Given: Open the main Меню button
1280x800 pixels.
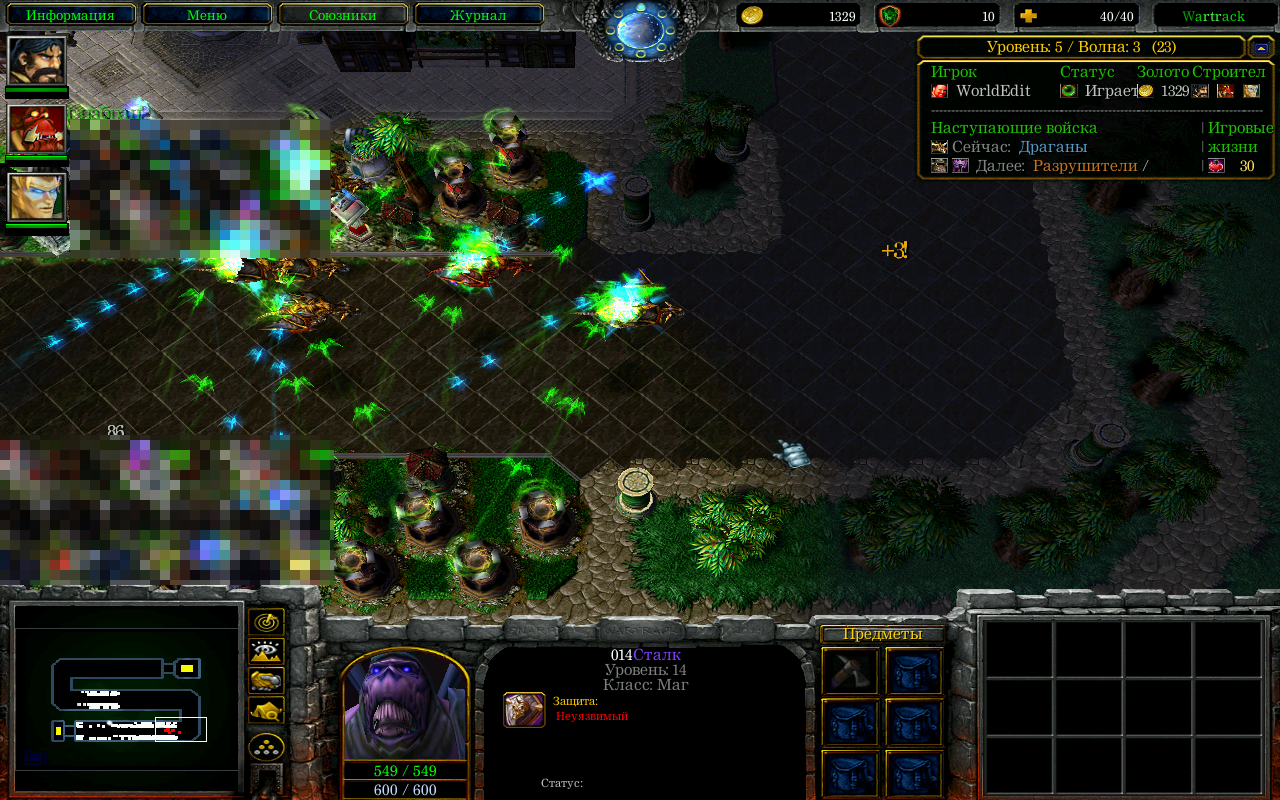Looking at the screenshot, I should pos(207,15).
